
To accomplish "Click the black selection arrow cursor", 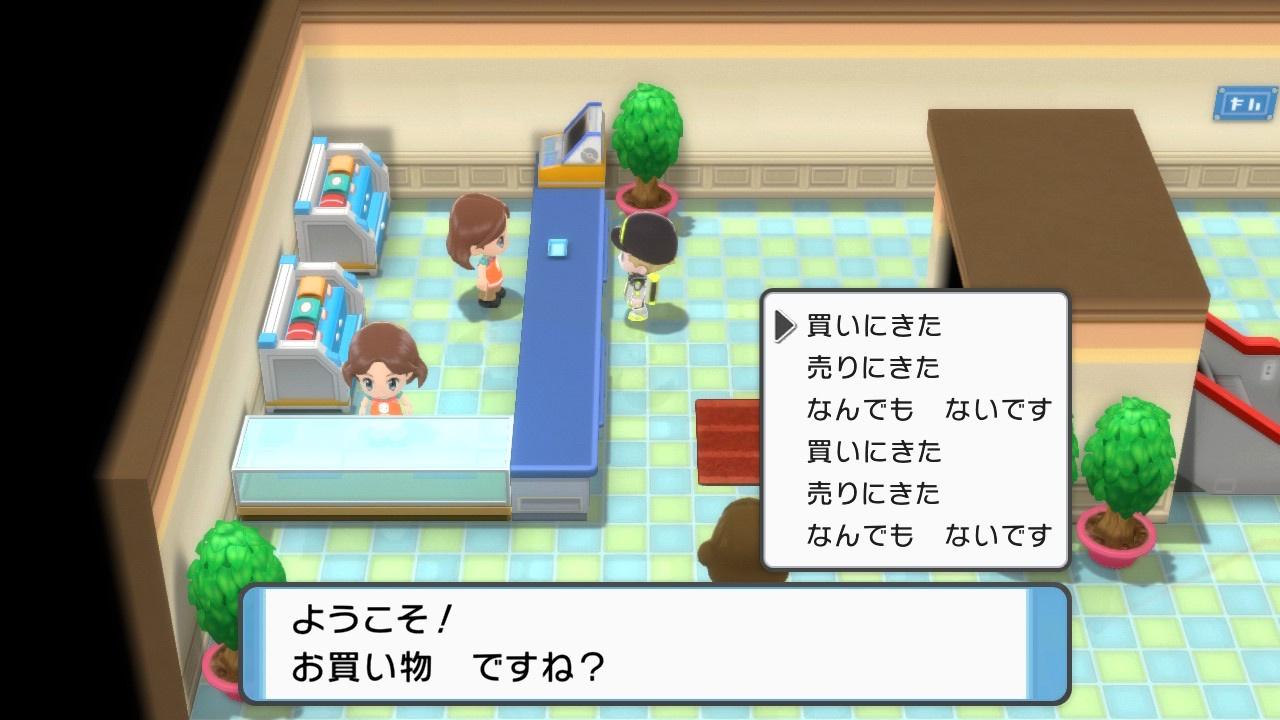I will click(785, 325).
